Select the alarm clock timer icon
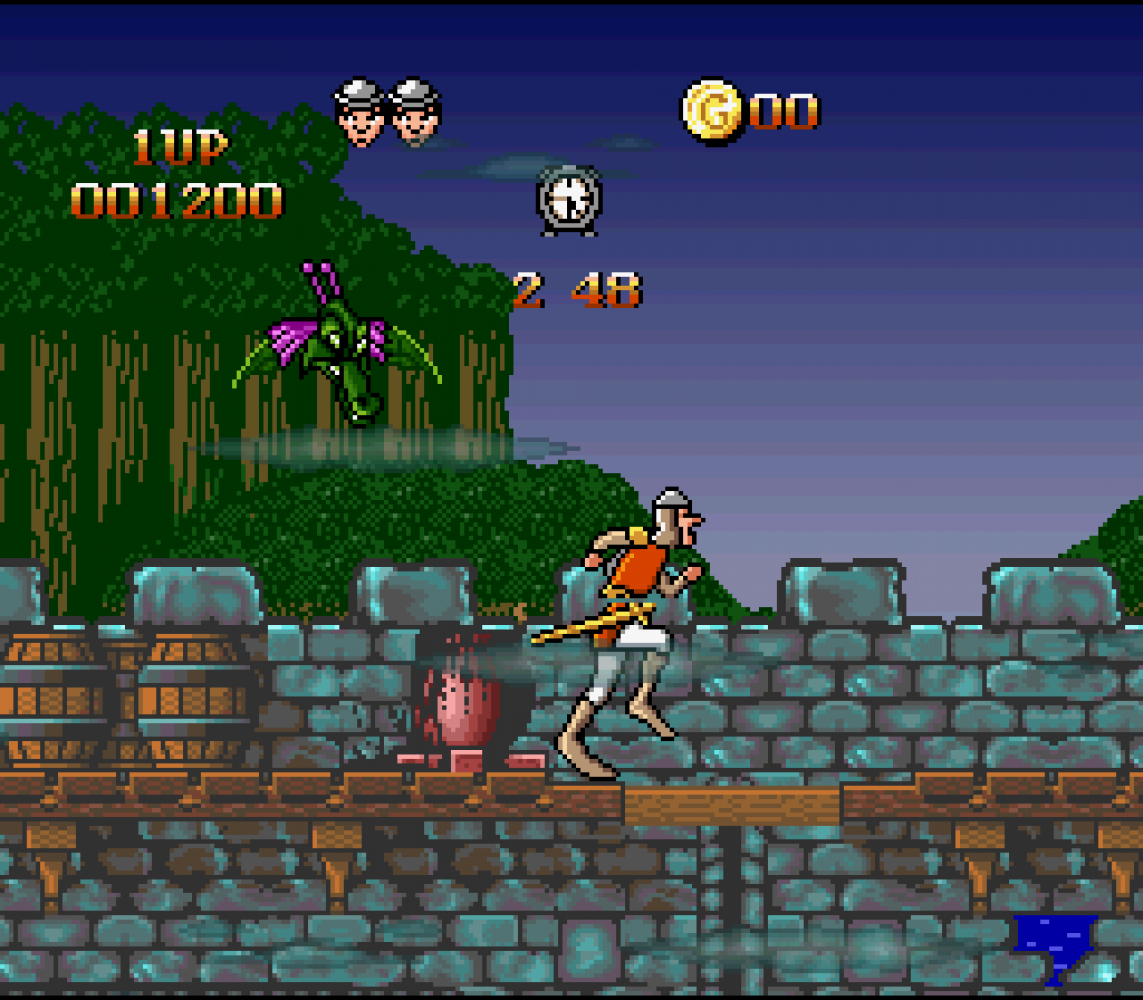This screenshot has width=1143, height=1000. [x=568, y=200]
